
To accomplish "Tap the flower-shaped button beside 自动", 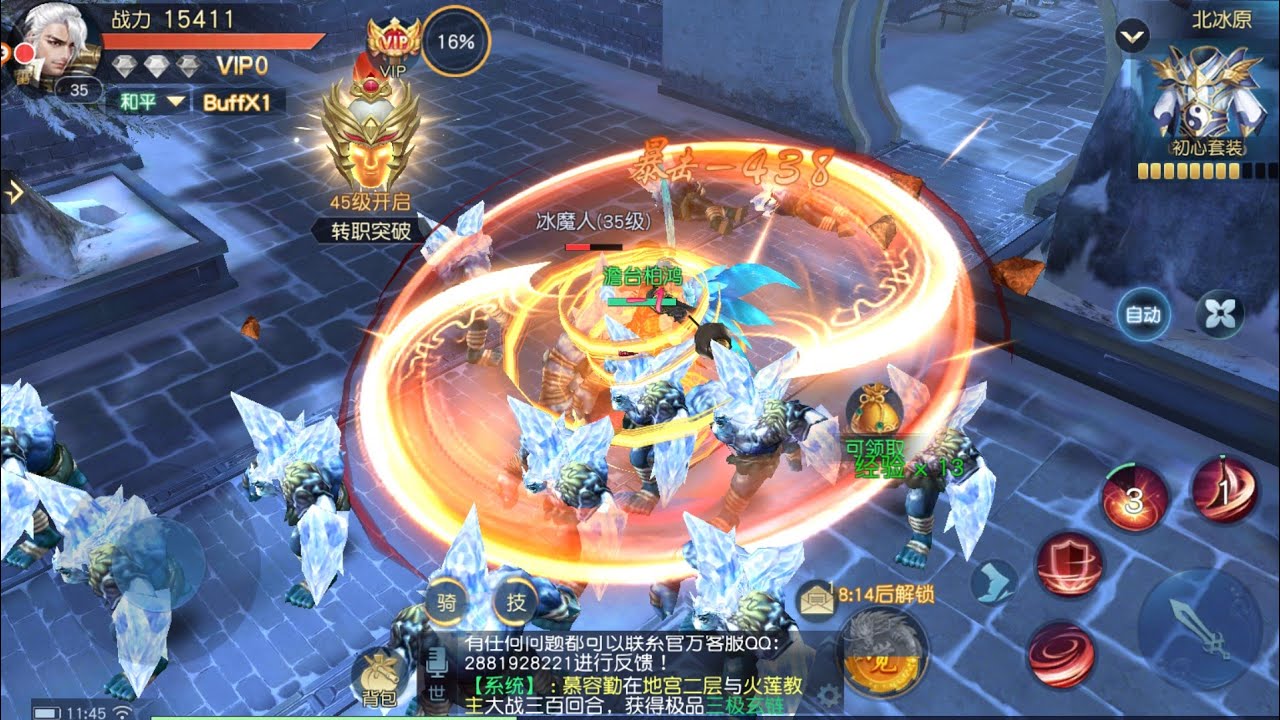I will 1220,315.
